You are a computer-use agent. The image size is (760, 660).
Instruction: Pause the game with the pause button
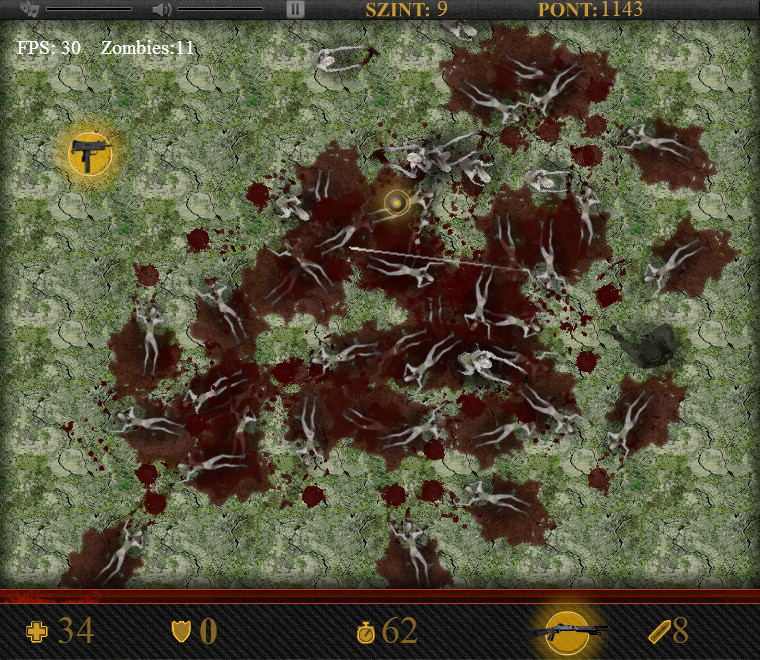pos(295,9)
